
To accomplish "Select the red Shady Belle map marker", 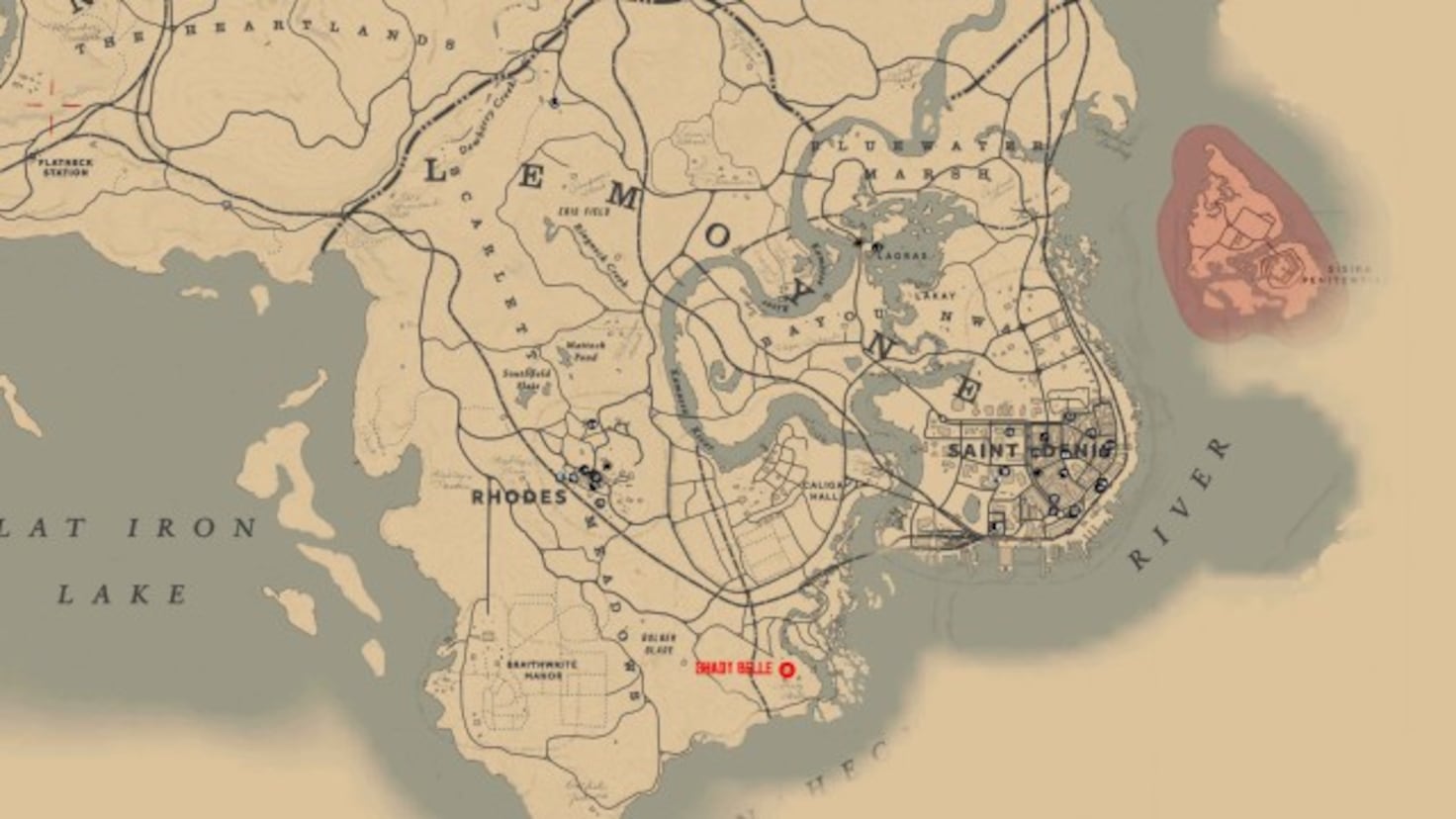I will [786, 668].
